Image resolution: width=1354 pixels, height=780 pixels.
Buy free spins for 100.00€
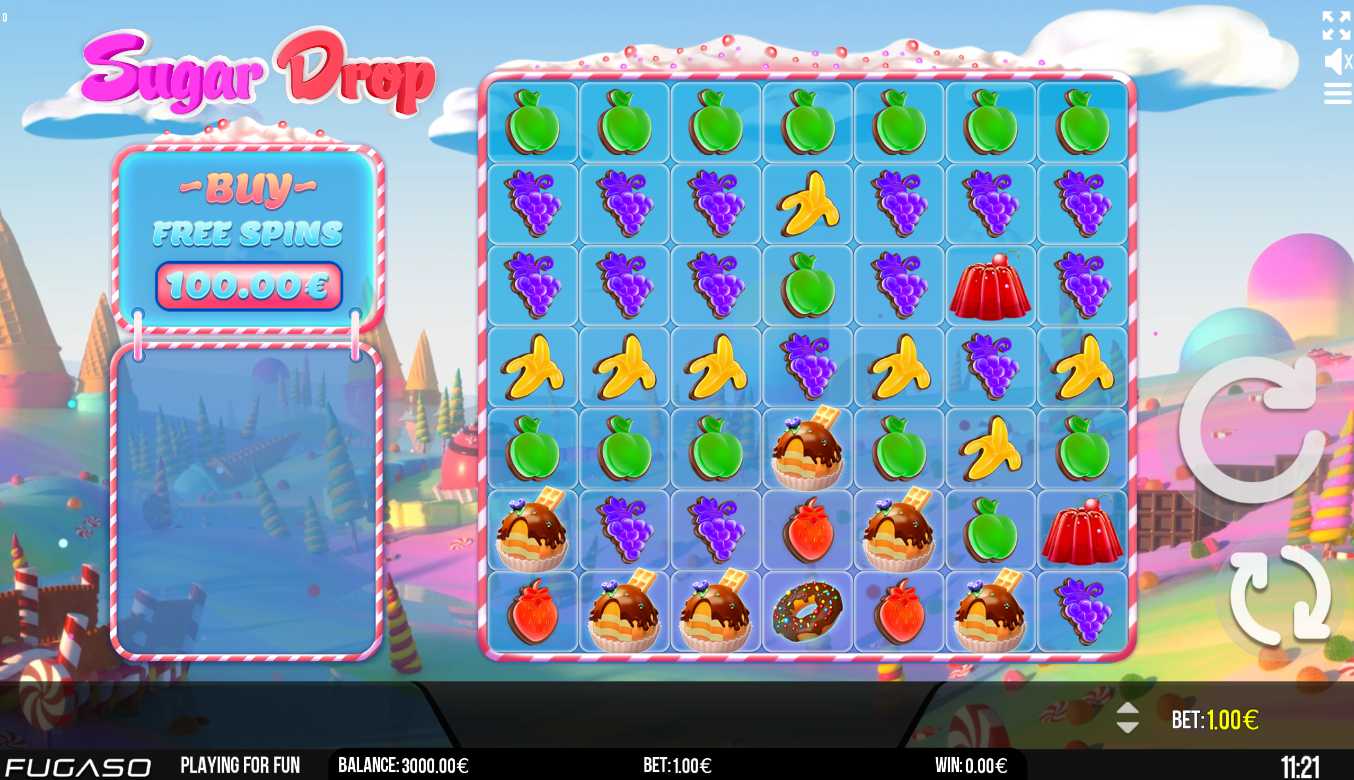pos(248,286)
